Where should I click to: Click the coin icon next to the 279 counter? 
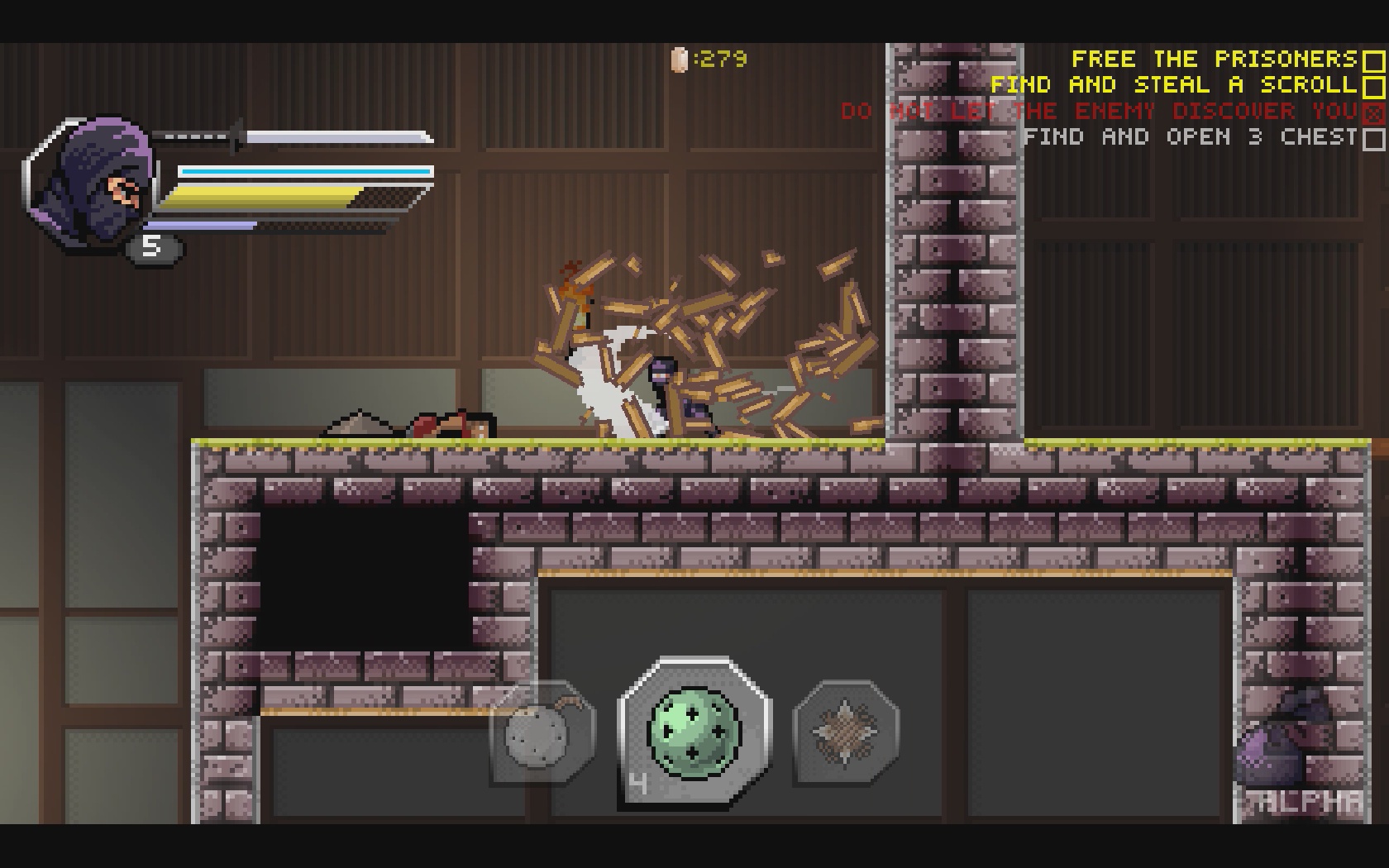(680, 60)
